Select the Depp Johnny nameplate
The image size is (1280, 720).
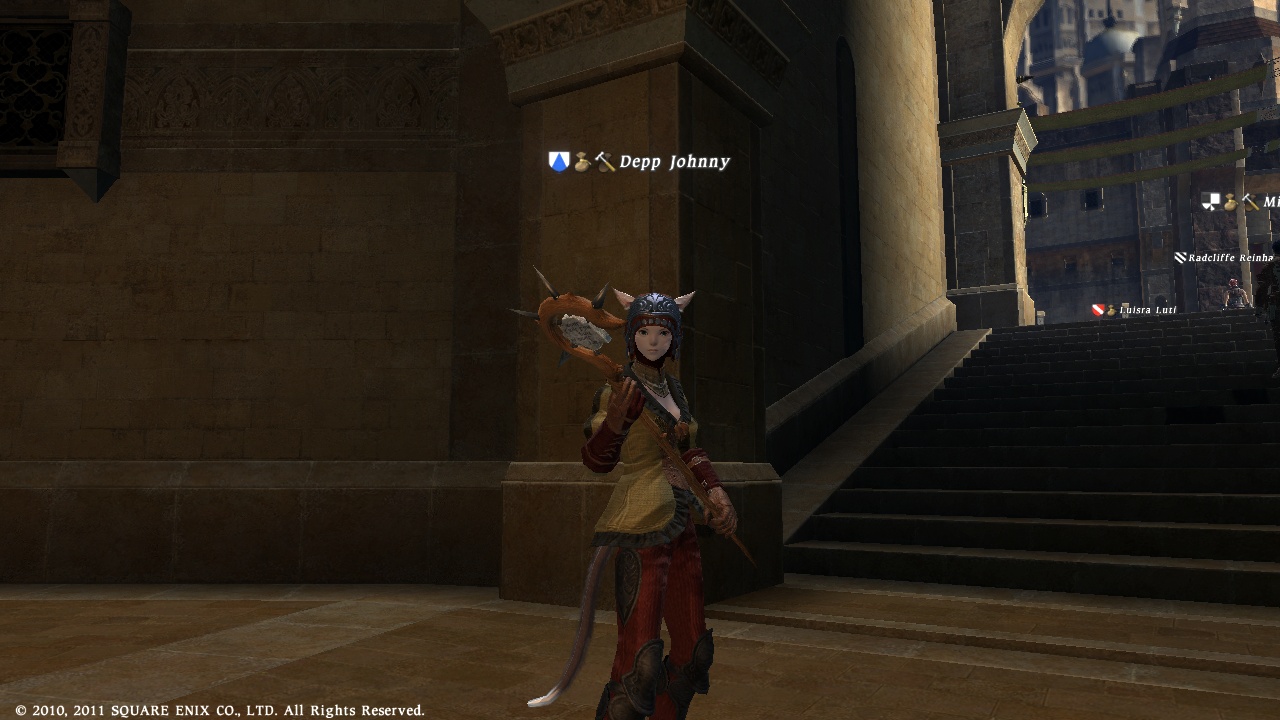(x=674, y=162)
